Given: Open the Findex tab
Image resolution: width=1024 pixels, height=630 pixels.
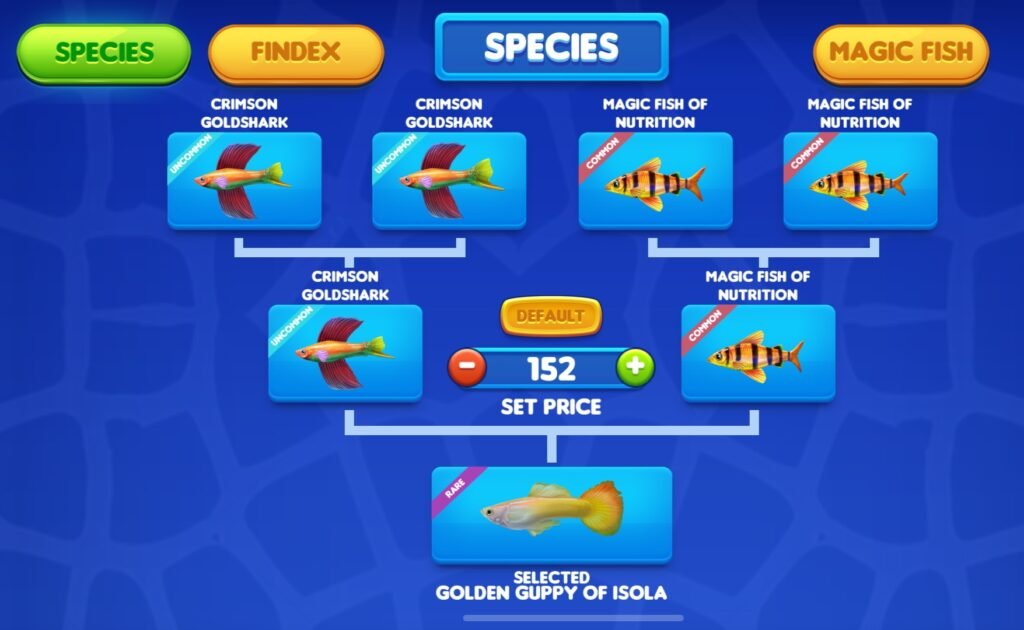Looking at the screenshot, I should point(295,52).
